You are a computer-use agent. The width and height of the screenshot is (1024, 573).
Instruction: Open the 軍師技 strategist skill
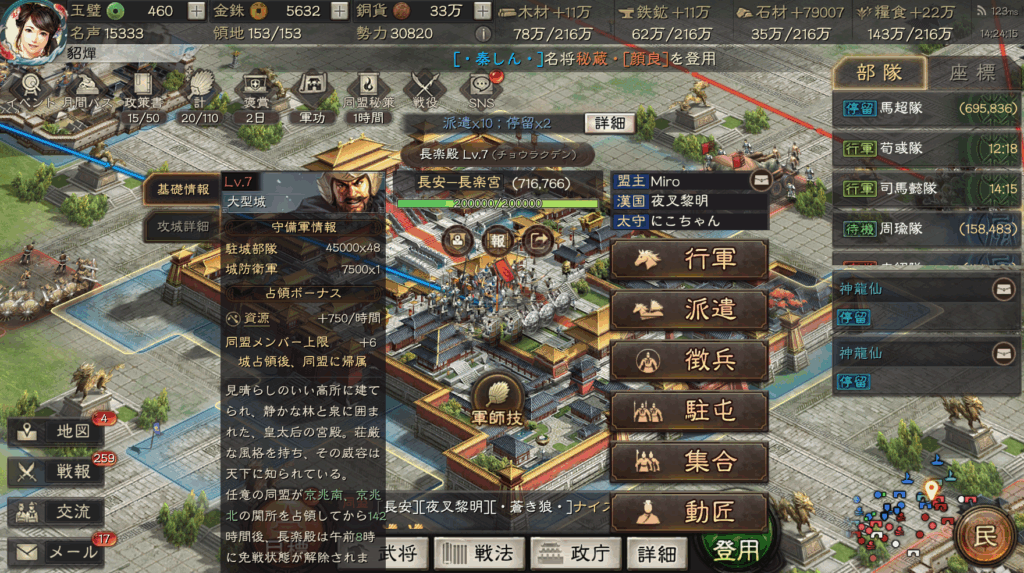498,400
